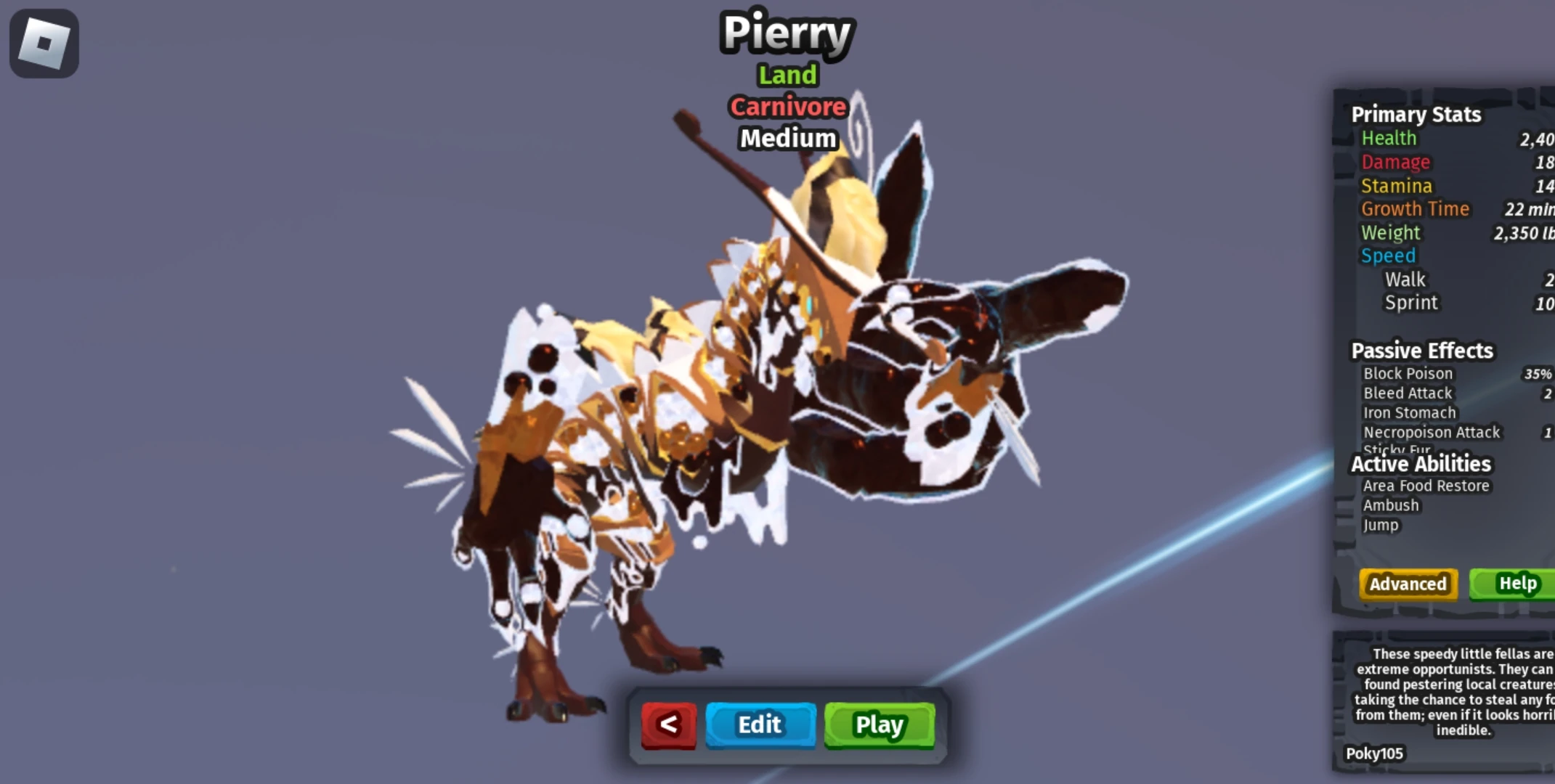Image resolution: width=1555 pixels, height=784 pixels.
Task: Click the Ambush active ability
Action: pos(1389,505)
